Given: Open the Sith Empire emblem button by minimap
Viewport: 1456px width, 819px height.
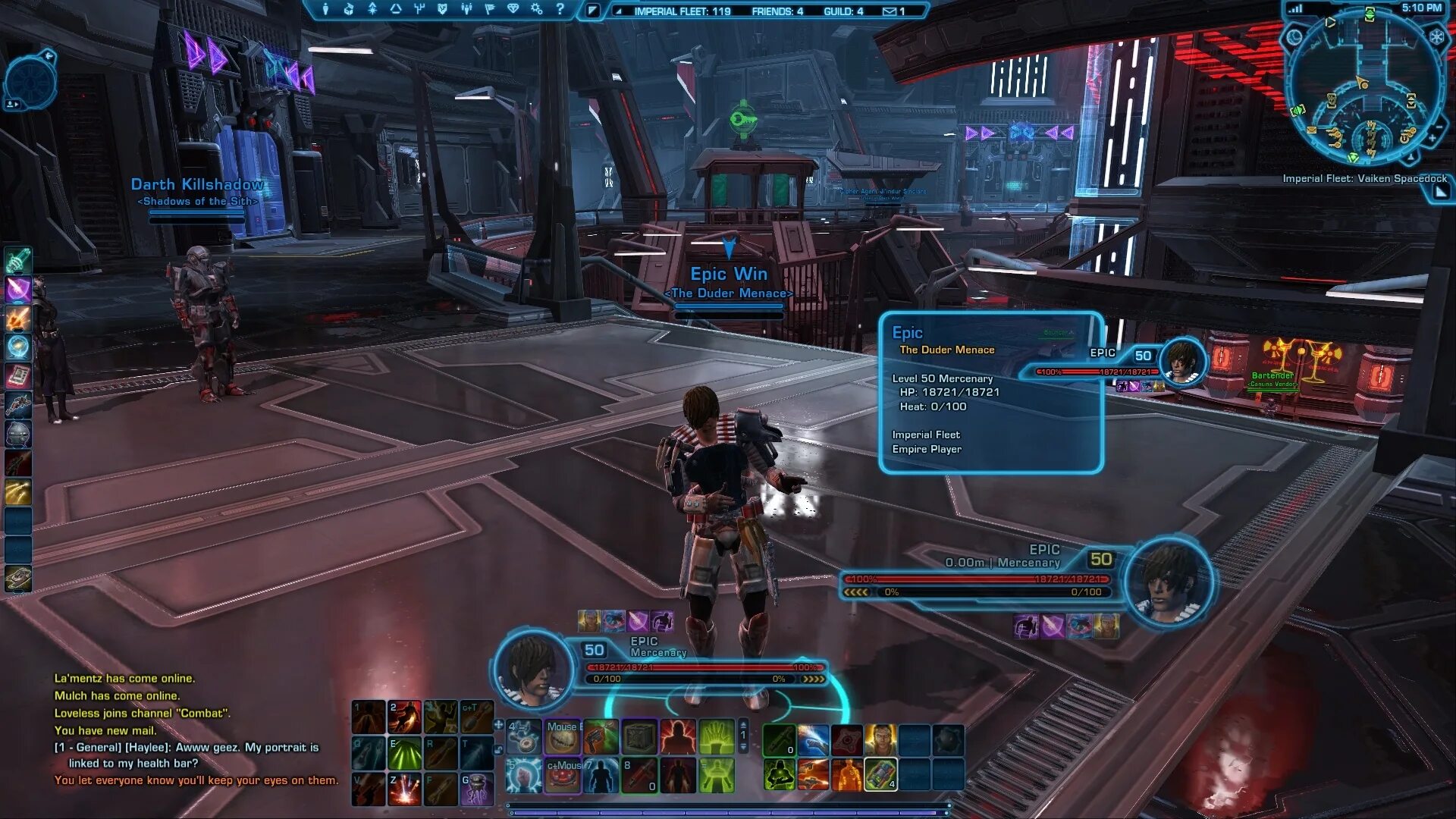Looking at the screenshot, I should [x=1436, y=36].
